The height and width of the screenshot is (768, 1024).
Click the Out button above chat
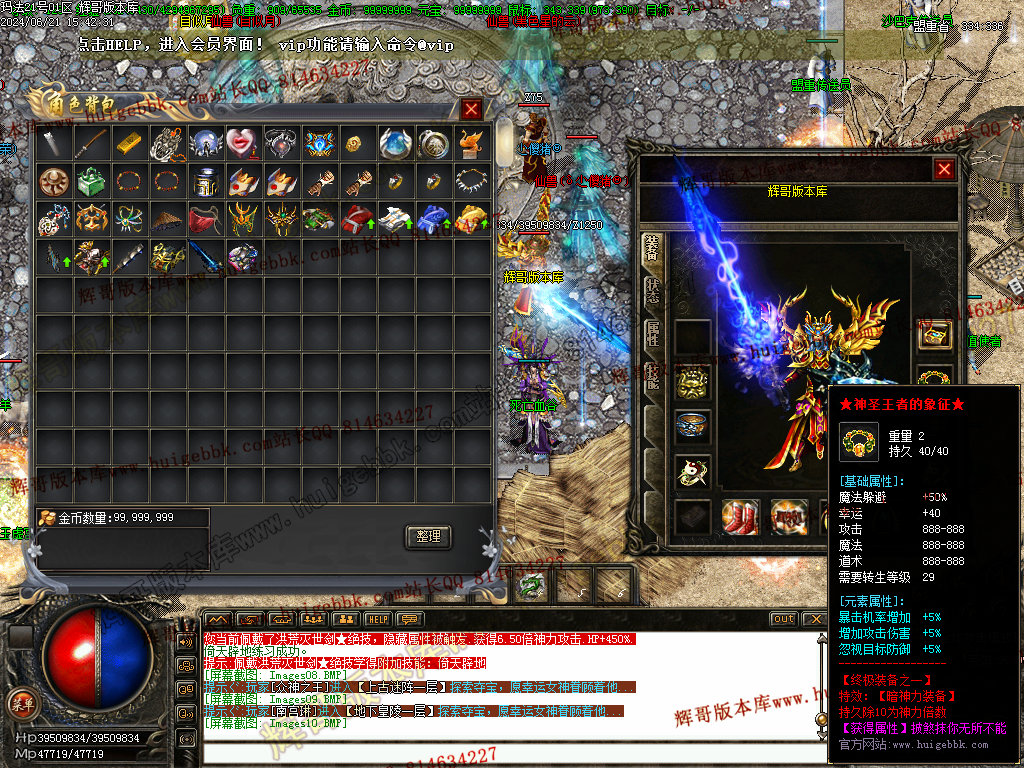tap(784, 619)
